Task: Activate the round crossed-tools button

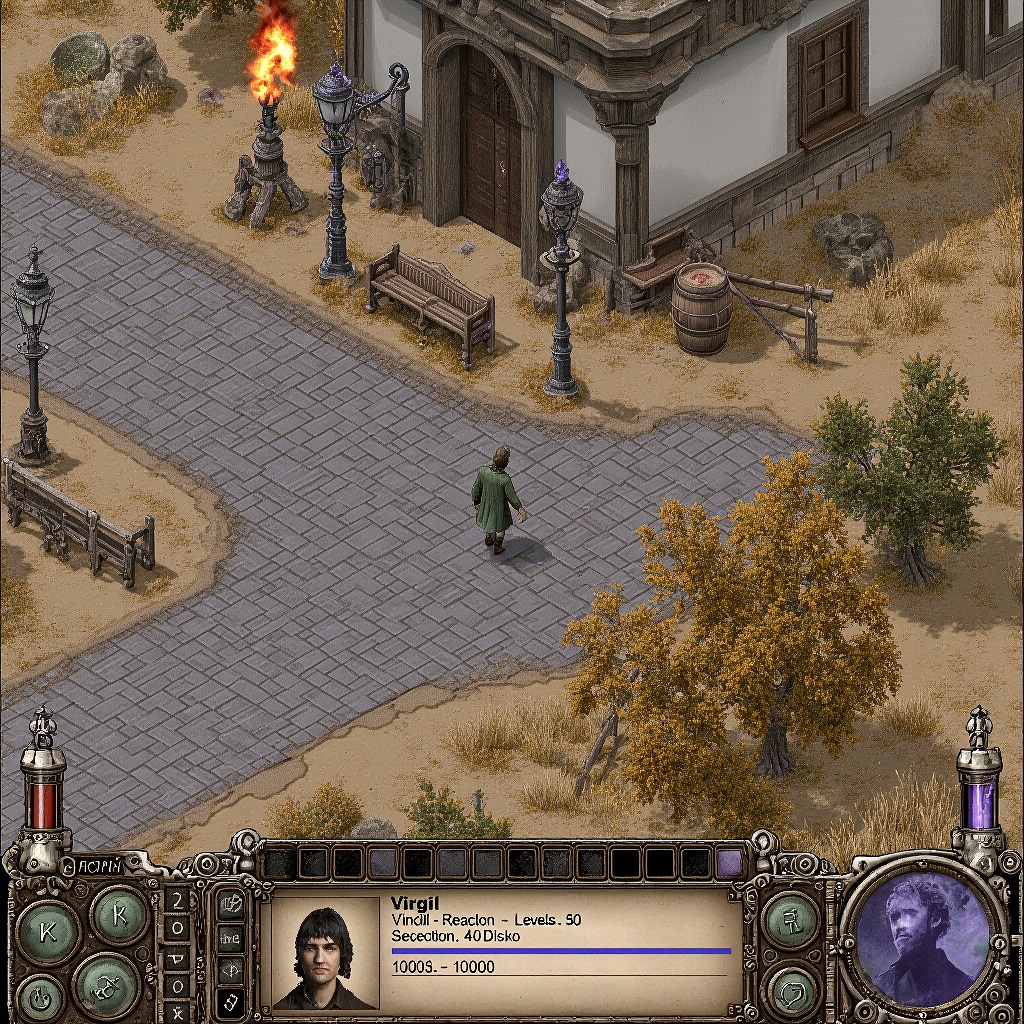Action: point(106,983)
